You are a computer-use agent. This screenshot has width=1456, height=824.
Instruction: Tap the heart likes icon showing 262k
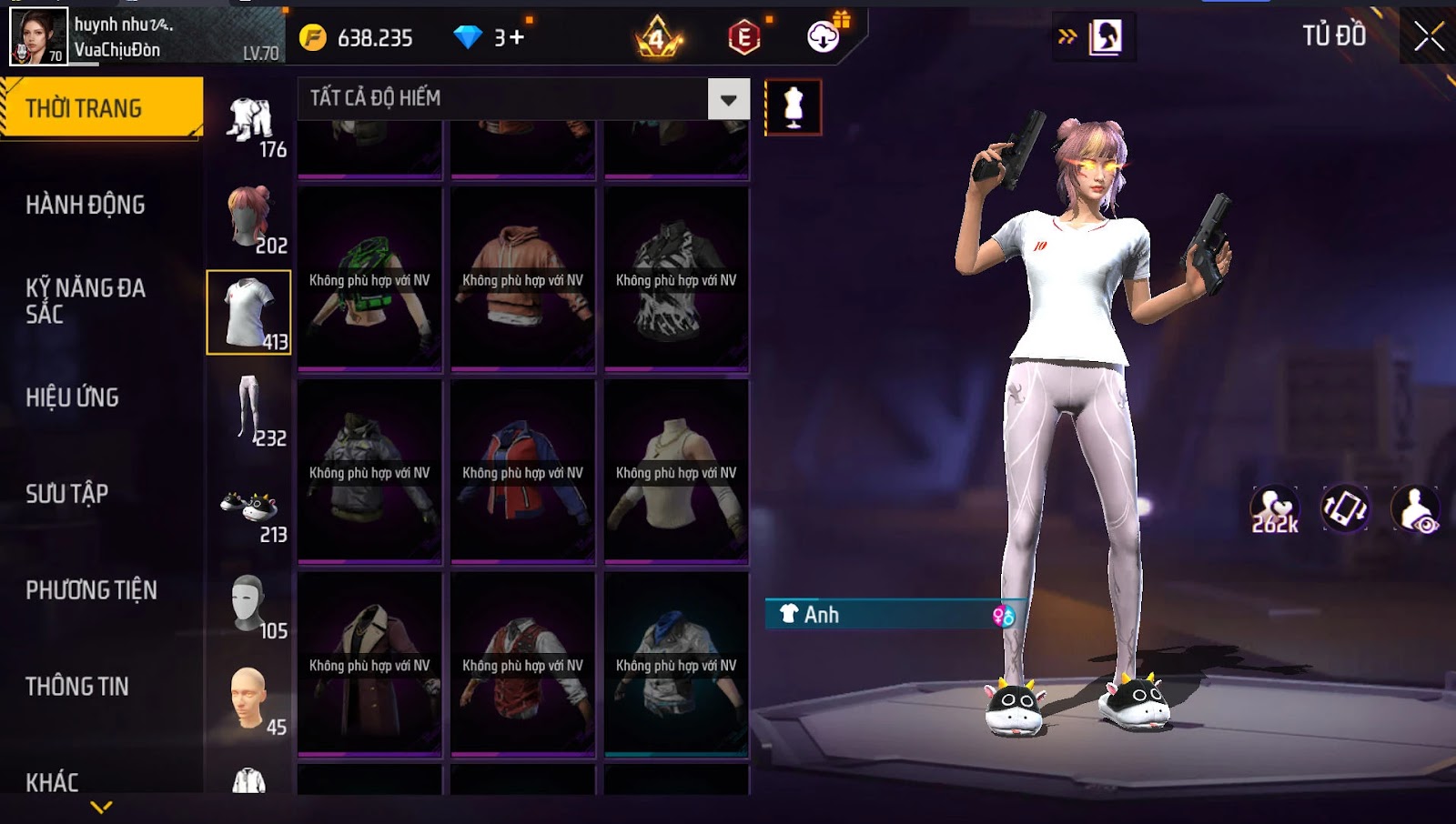[1274, 510]
